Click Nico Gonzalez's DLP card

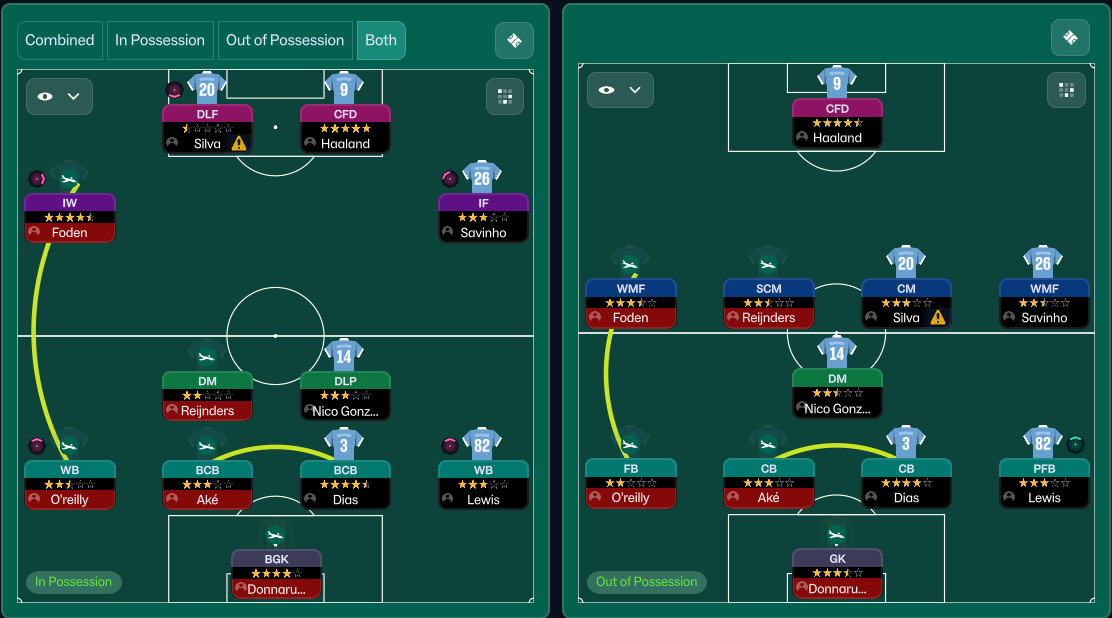click(345, 396)
